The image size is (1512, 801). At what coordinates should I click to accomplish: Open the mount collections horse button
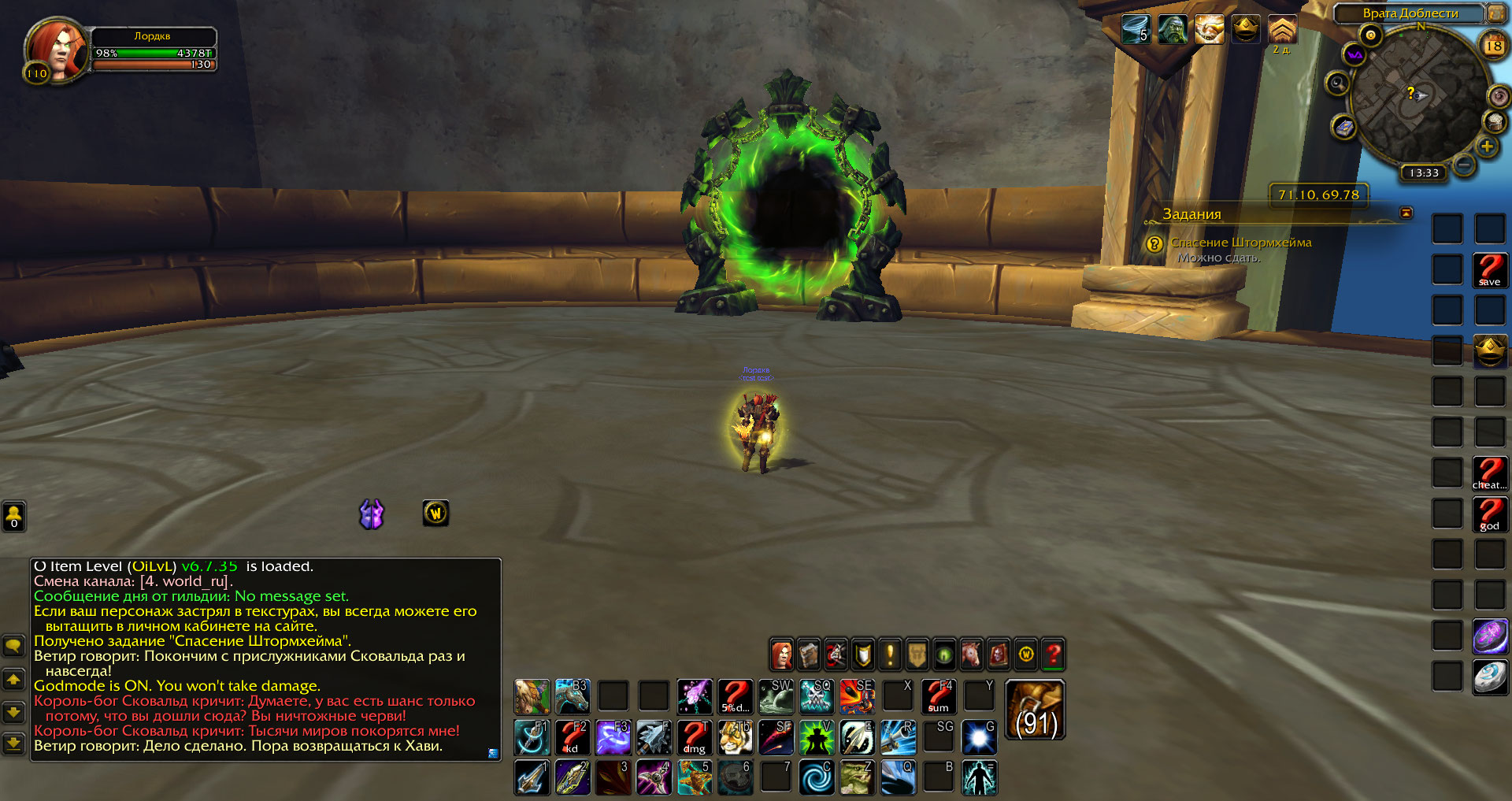(972, 655)
